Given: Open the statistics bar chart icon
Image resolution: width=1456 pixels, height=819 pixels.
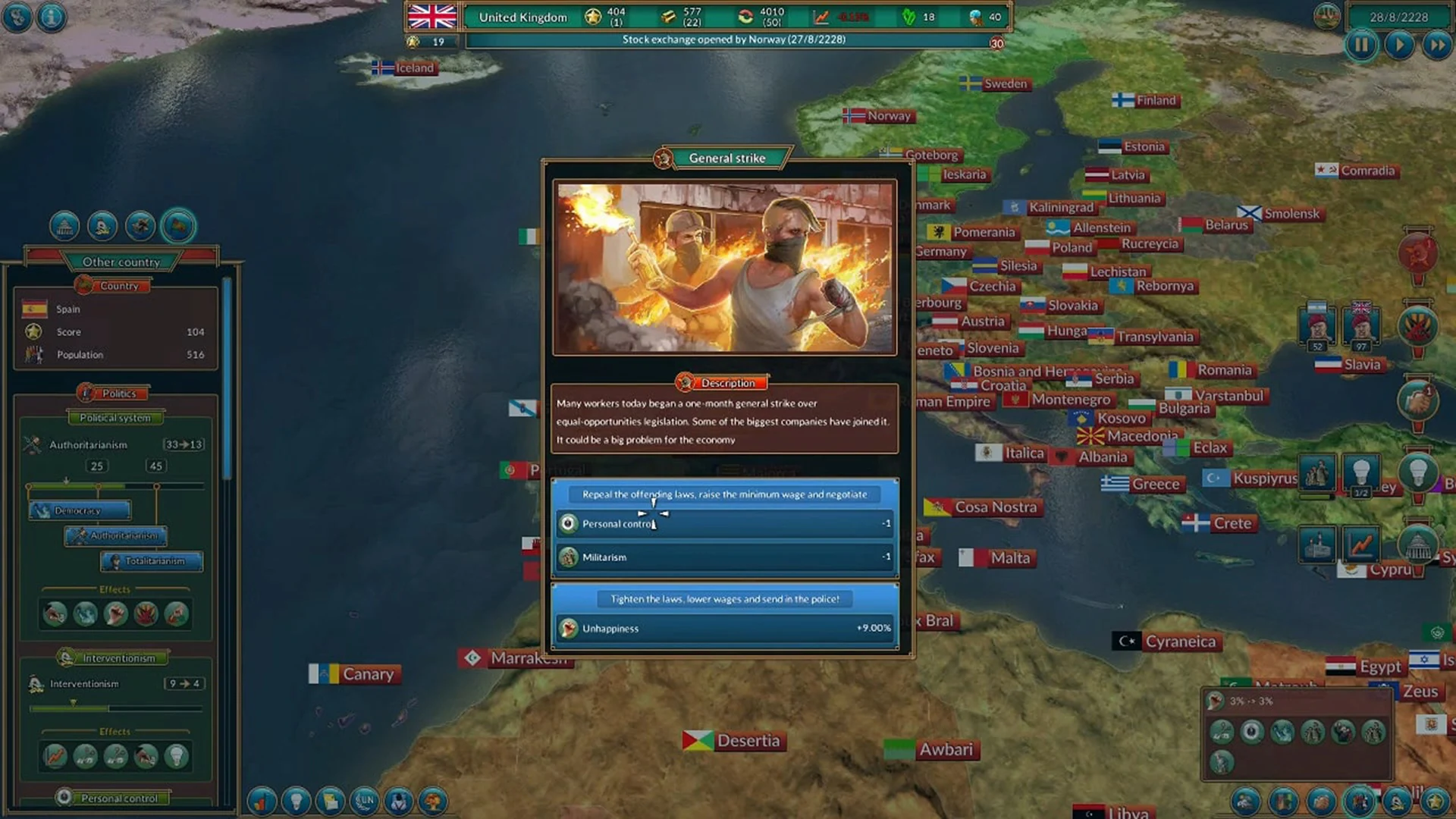Looking at the screenshot, I should [261, 801].
